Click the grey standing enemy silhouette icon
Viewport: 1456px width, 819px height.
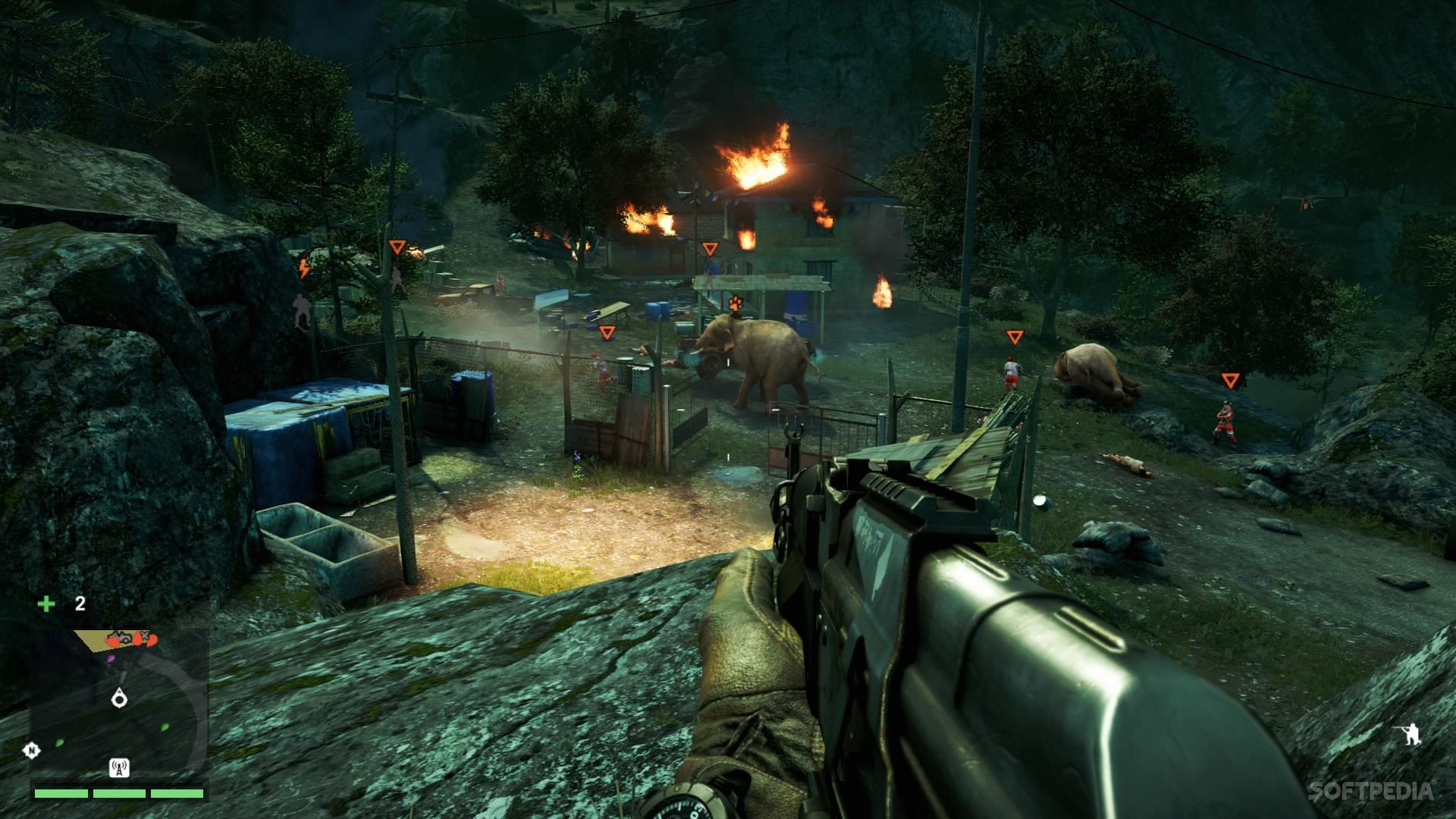pos(397,280)
